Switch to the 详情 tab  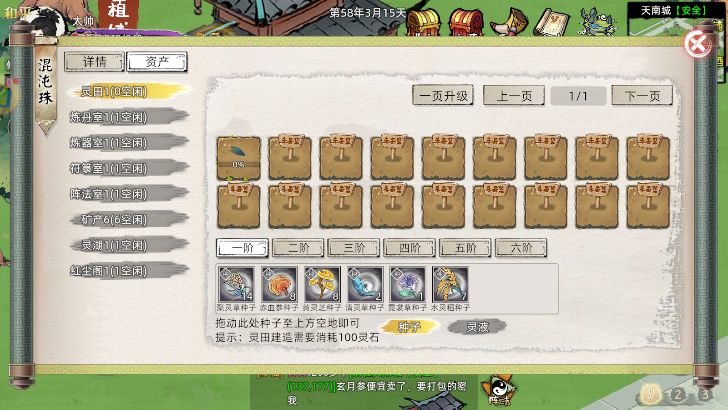(x=95, y=62)
